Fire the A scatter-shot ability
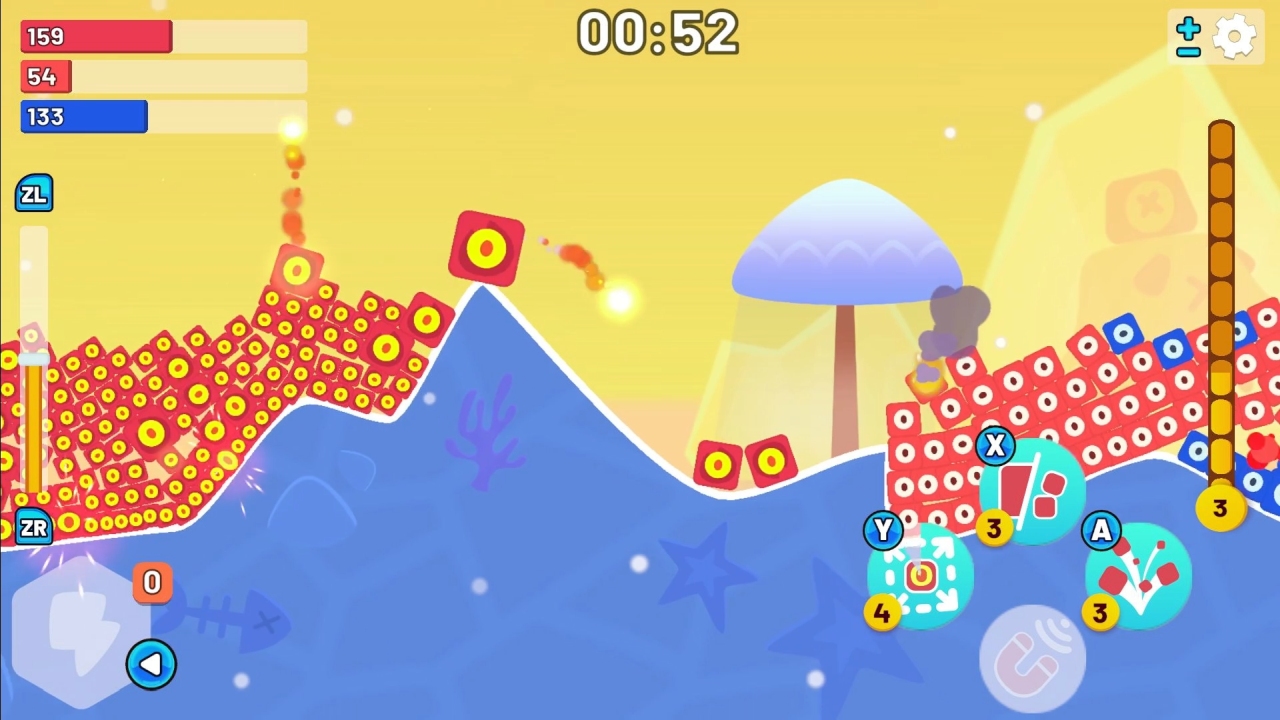1280x720 pixels. coord(1140,578)
